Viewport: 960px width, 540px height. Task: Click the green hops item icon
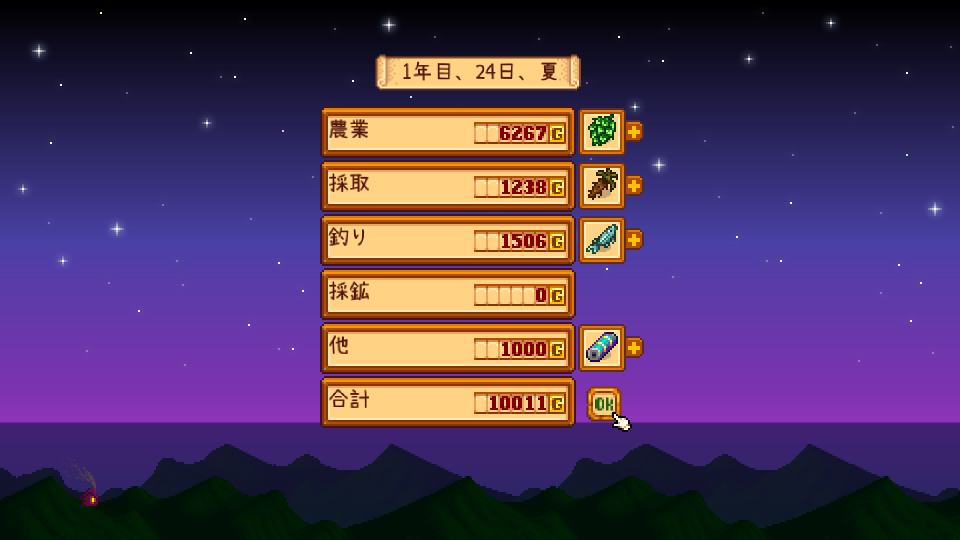(x=602, y=131)
